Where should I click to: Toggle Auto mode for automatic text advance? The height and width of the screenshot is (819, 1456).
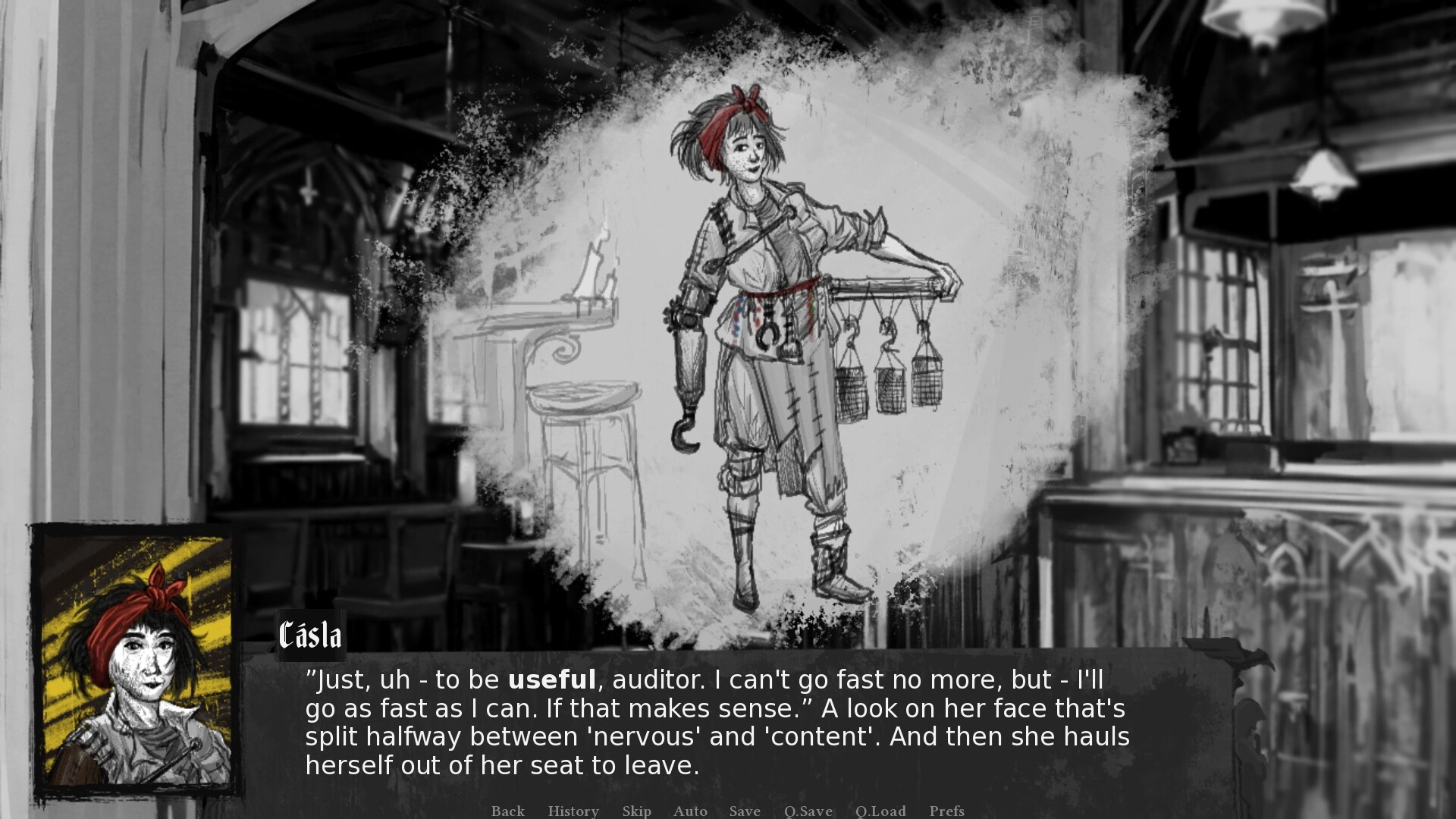tap(689, 811)
